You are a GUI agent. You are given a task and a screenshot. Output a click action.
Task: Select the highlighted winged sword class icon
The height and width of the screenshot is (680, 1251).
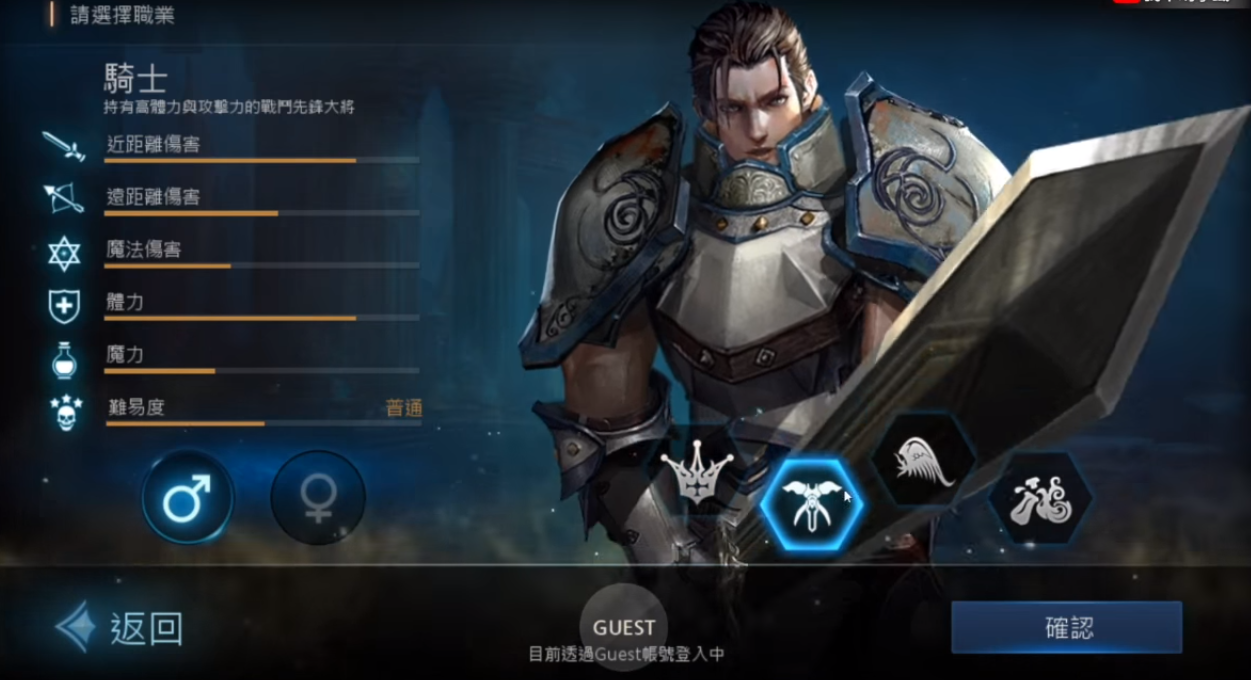click(x=811, y=503)
